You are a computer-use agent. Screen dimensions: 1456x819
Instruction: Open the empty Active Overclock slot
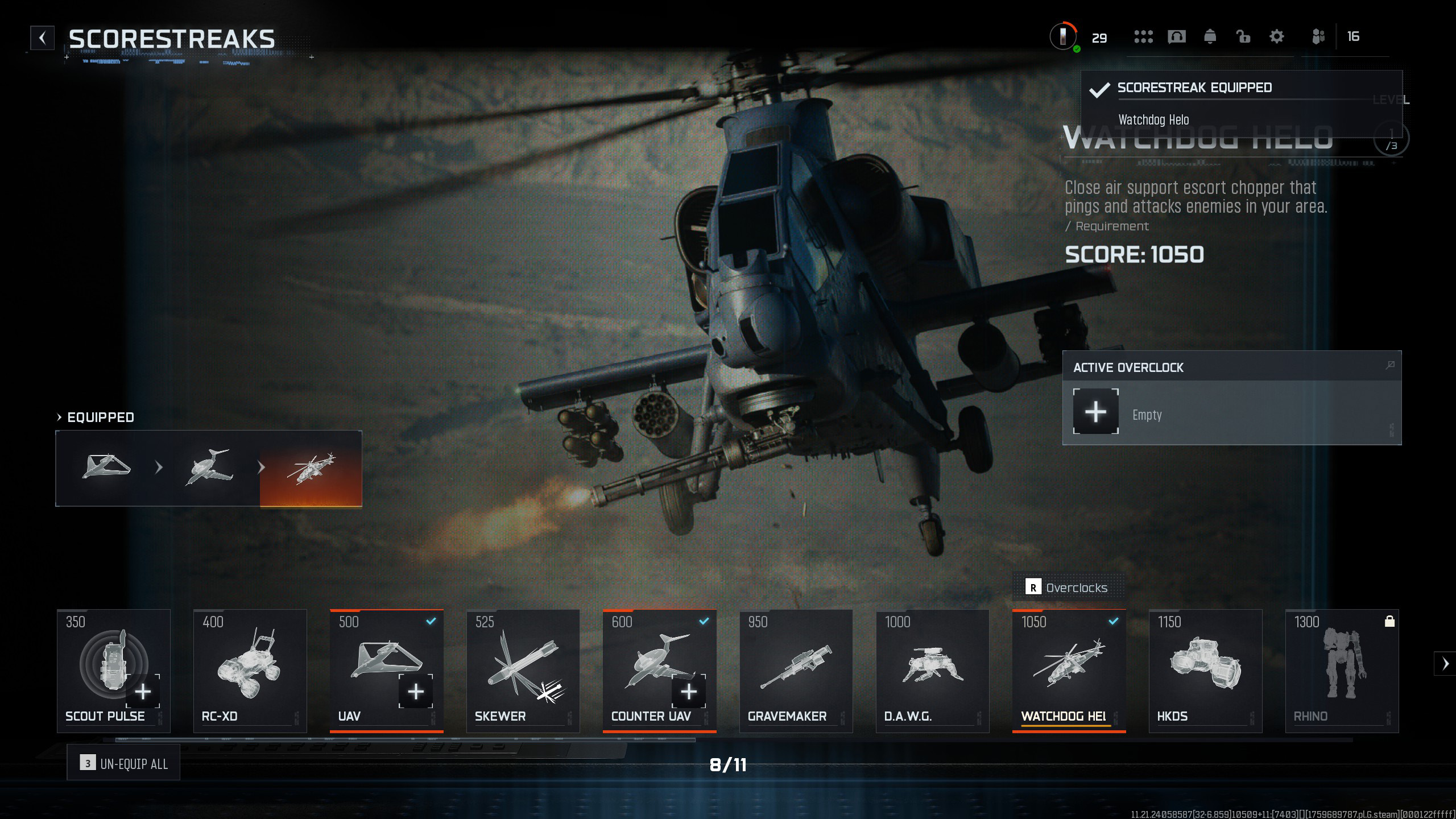coord(1095,412)
